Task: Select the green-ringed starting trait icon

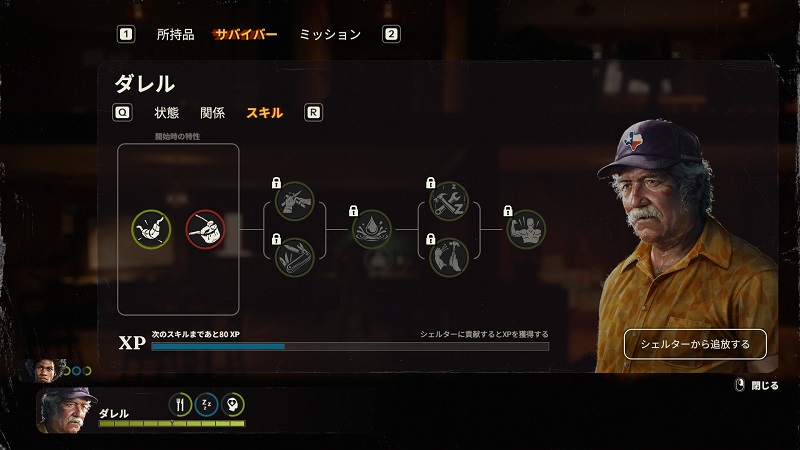Action: click(x=151, y=229)
